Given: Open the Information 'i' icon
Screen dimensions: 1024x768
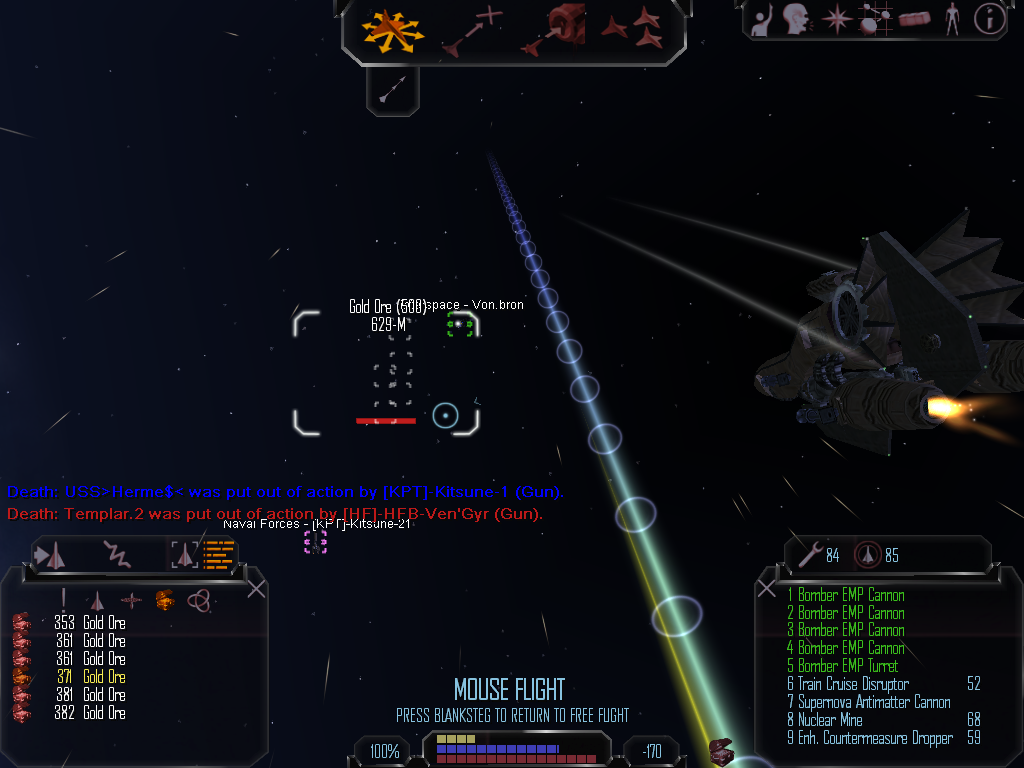Looking at the screenshot, I should 989,19.
